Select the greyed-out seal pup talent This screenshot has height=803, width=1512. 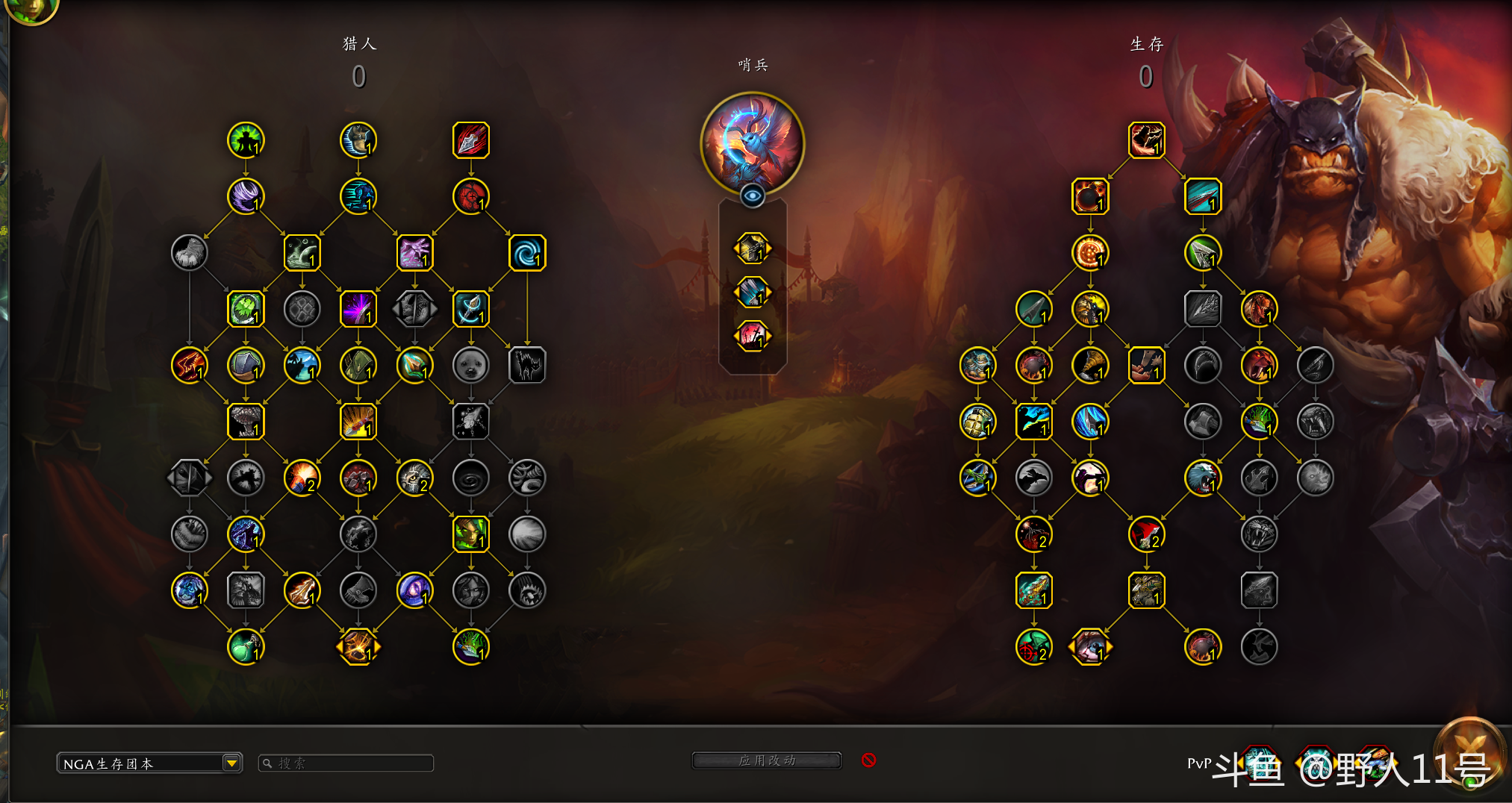(471, 366)
